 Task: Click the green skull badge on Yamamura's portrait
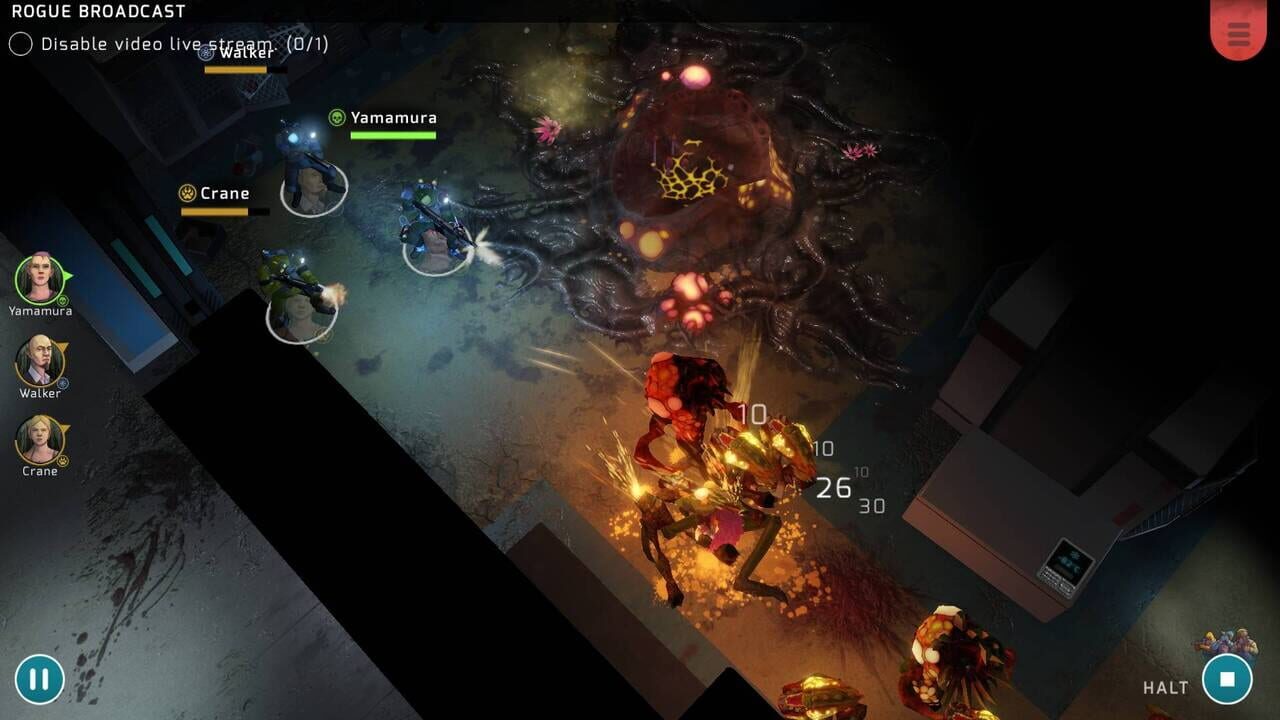62,300
